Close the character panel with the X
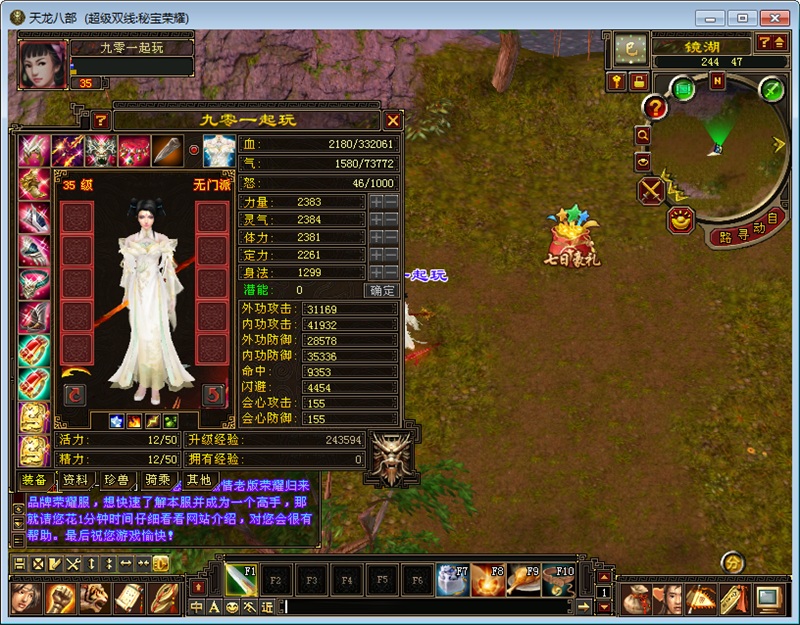Viewport: 800px width, 625px height. click(393, 120)
